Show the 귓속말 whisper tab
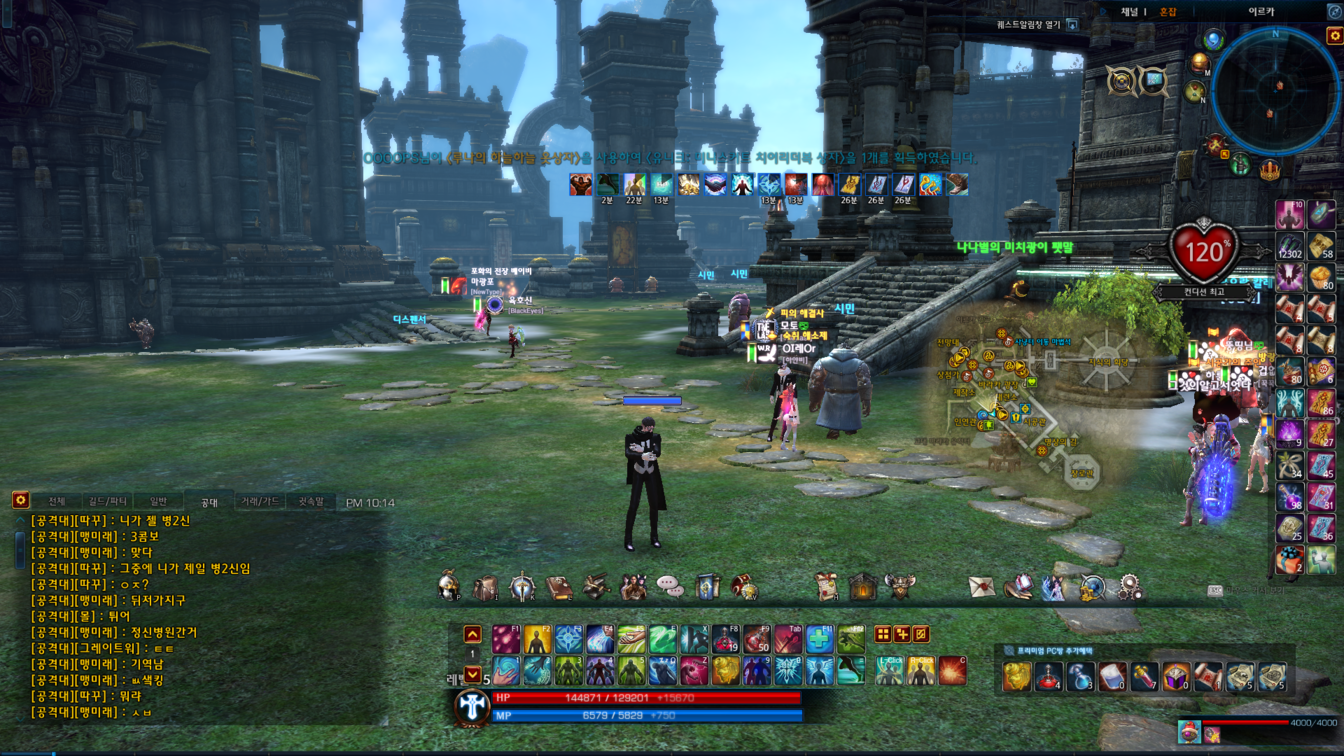Image resolution: width=1344 pixels, height=756 pixels. 311,501
